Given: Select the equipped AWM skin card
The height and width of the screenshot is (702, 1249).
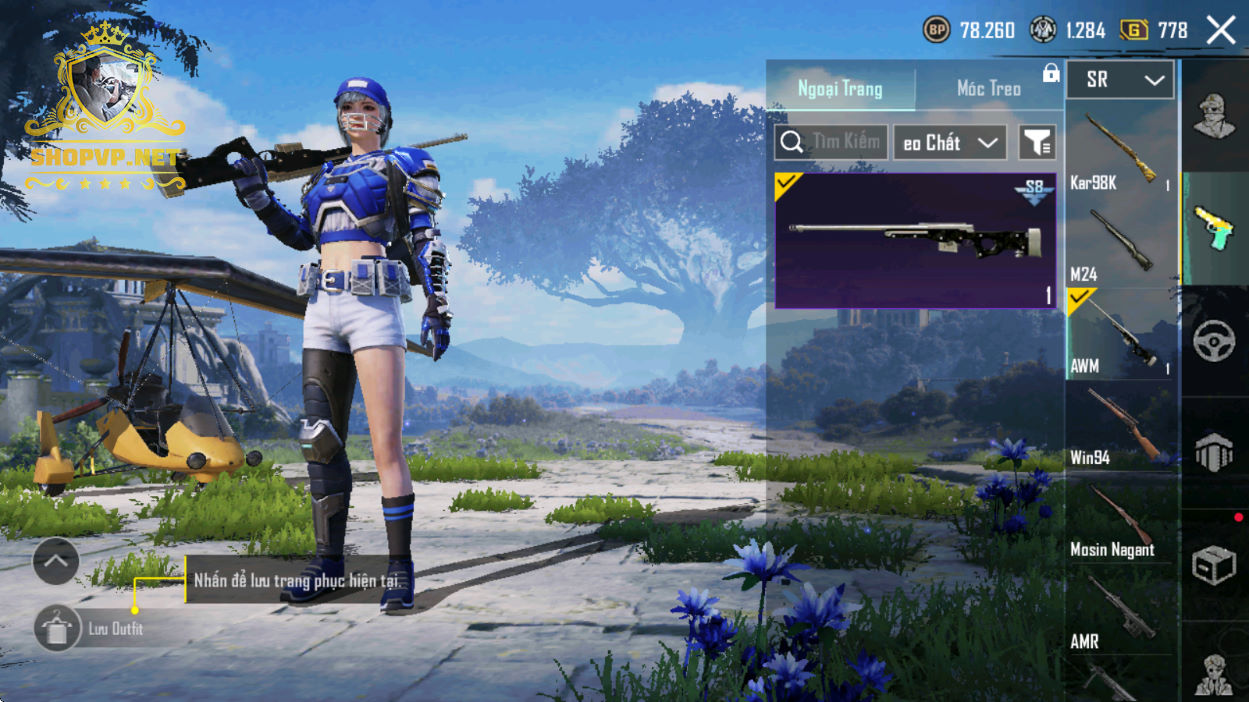Looking at the screenshot, I should click(x=915, y=240).
